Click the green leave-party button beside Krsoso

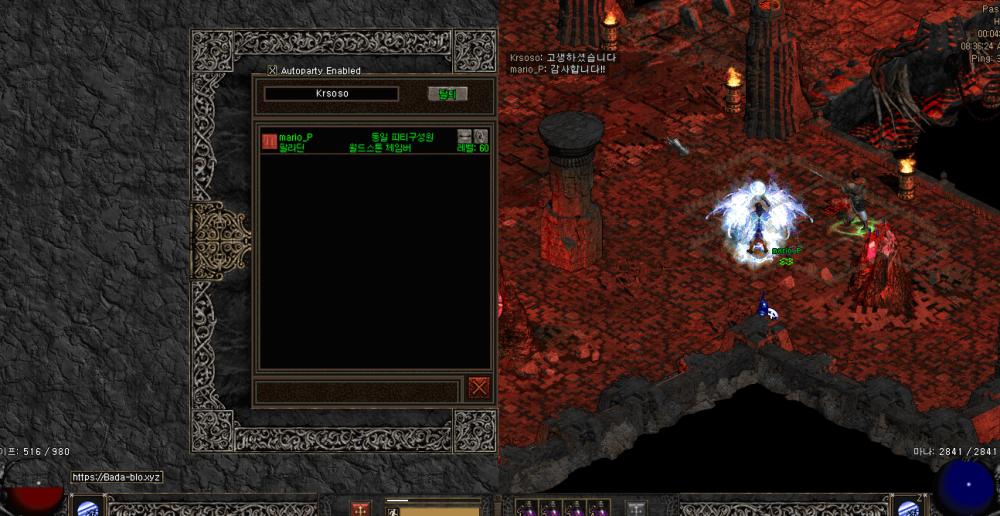pos(447,94)
